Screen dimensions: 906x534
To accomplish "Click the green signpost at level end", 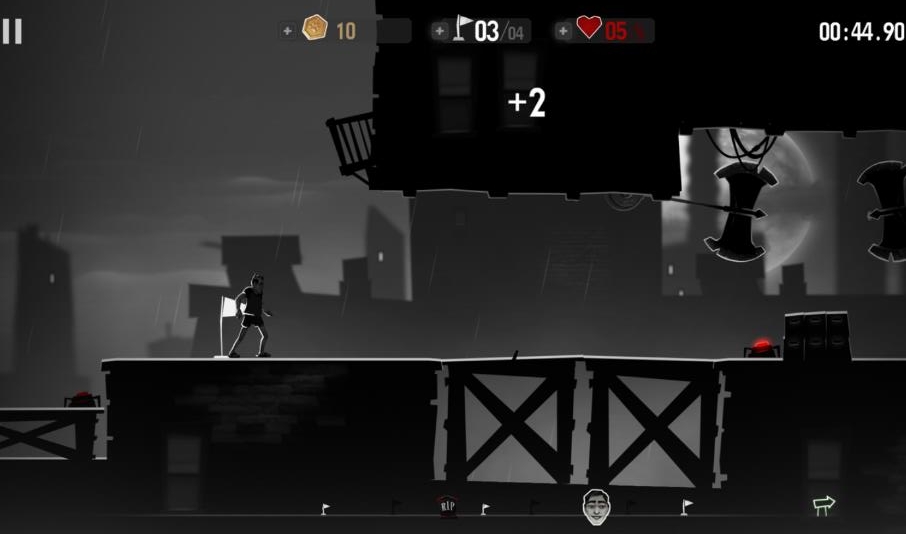I will pyautogui.click(x=824, y=505).
